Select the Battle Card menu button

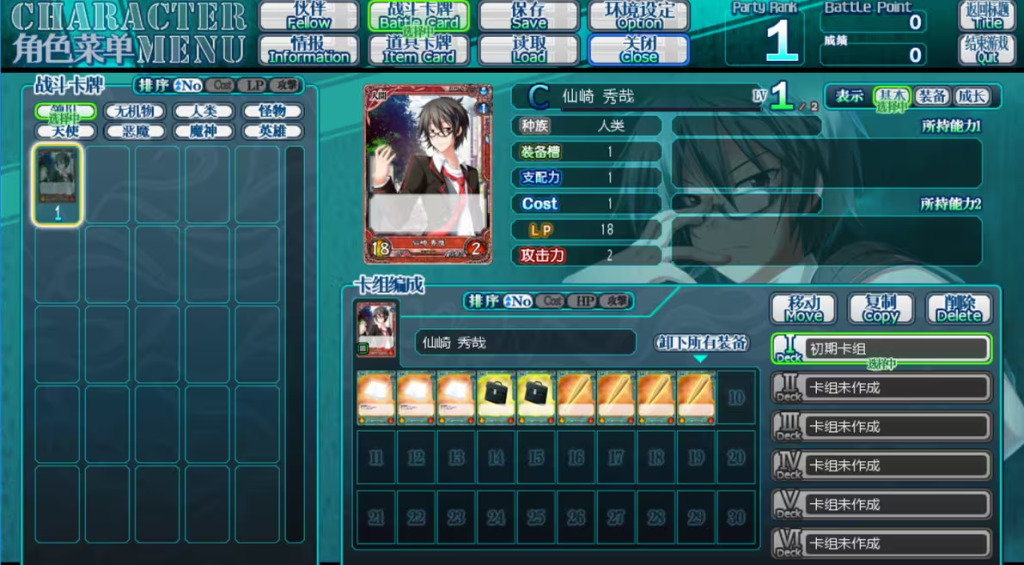pyautogui.click(x=419, y=15)
